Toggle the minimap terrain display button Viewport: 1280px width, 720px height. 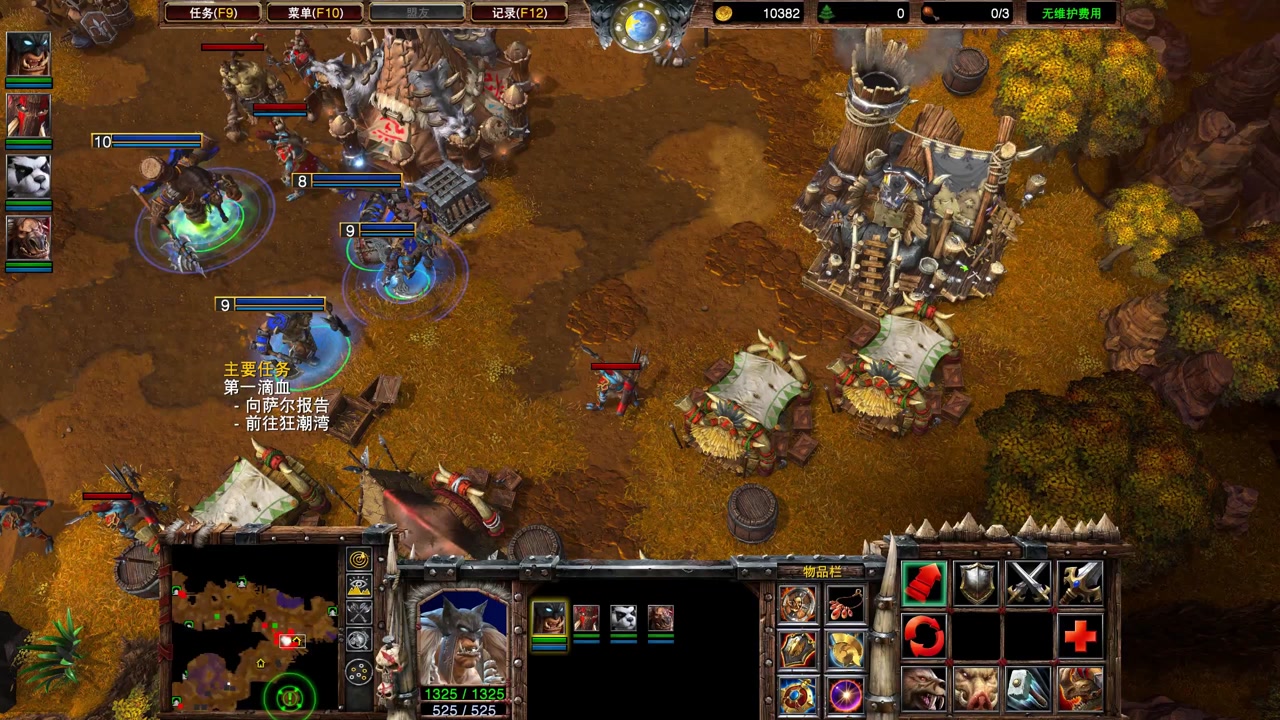(359, 586)
